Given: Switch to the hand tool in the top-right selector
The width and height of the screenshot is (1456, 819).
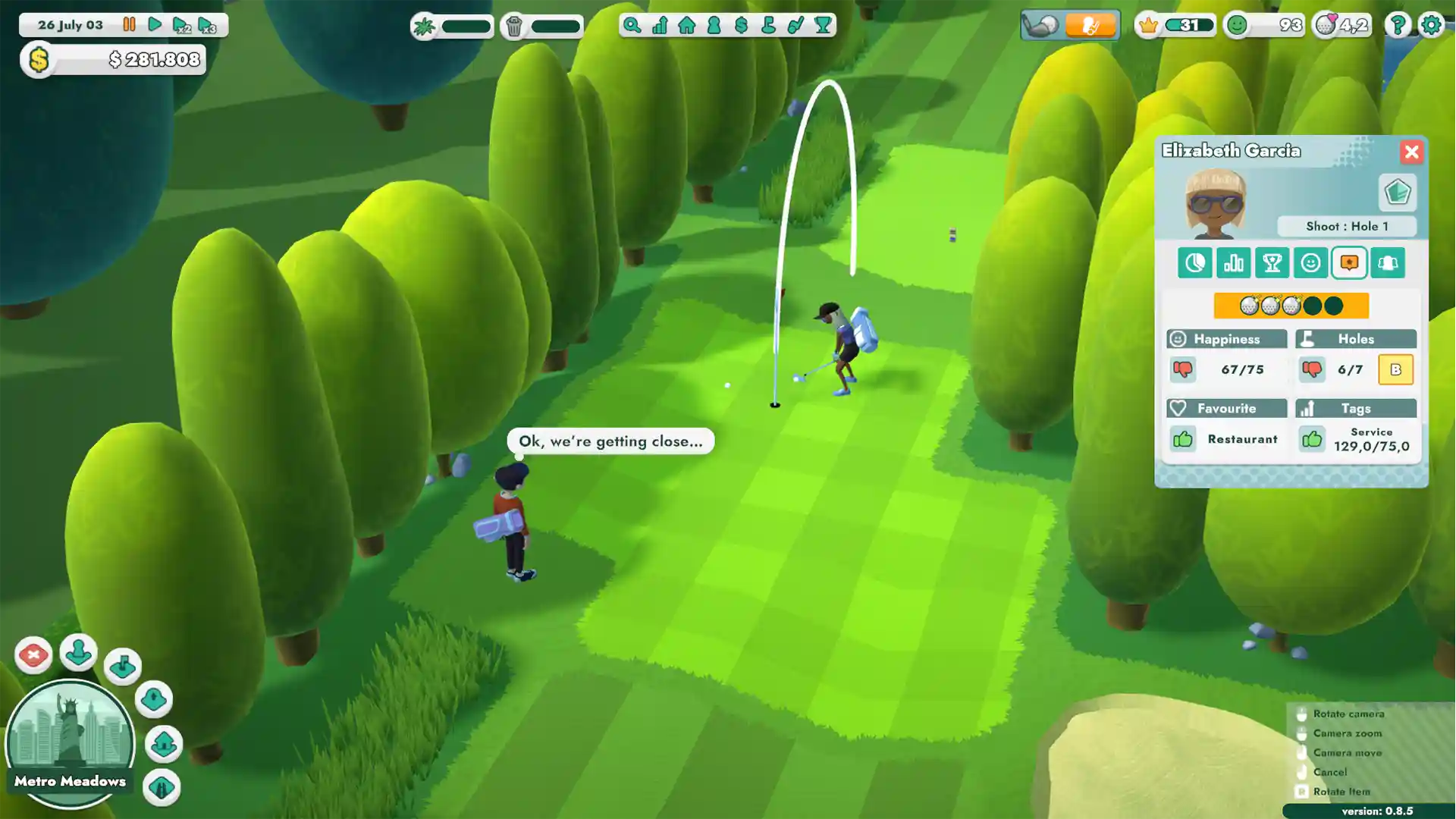Looking at the screenshot, I should [1091, 25].
